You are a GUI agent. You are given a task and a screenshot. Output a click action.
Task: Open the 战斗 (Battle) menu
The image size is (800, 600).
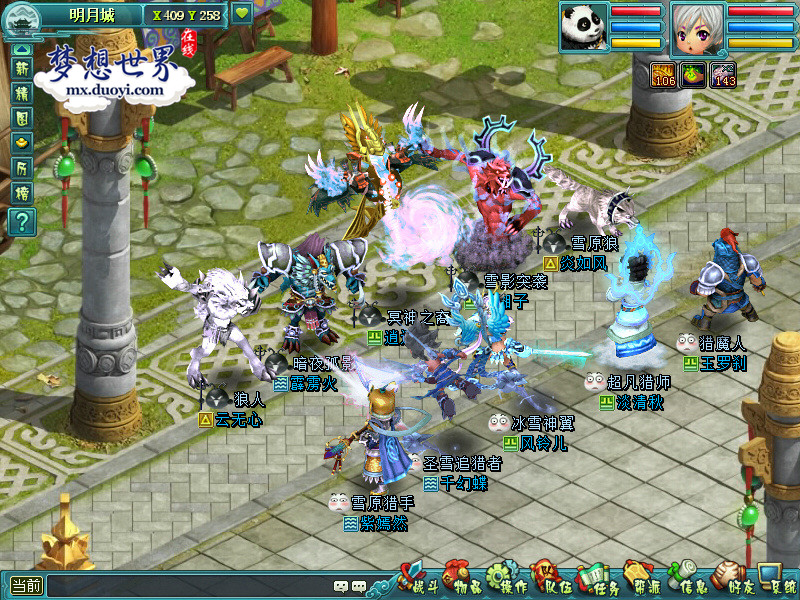[414, 580]
